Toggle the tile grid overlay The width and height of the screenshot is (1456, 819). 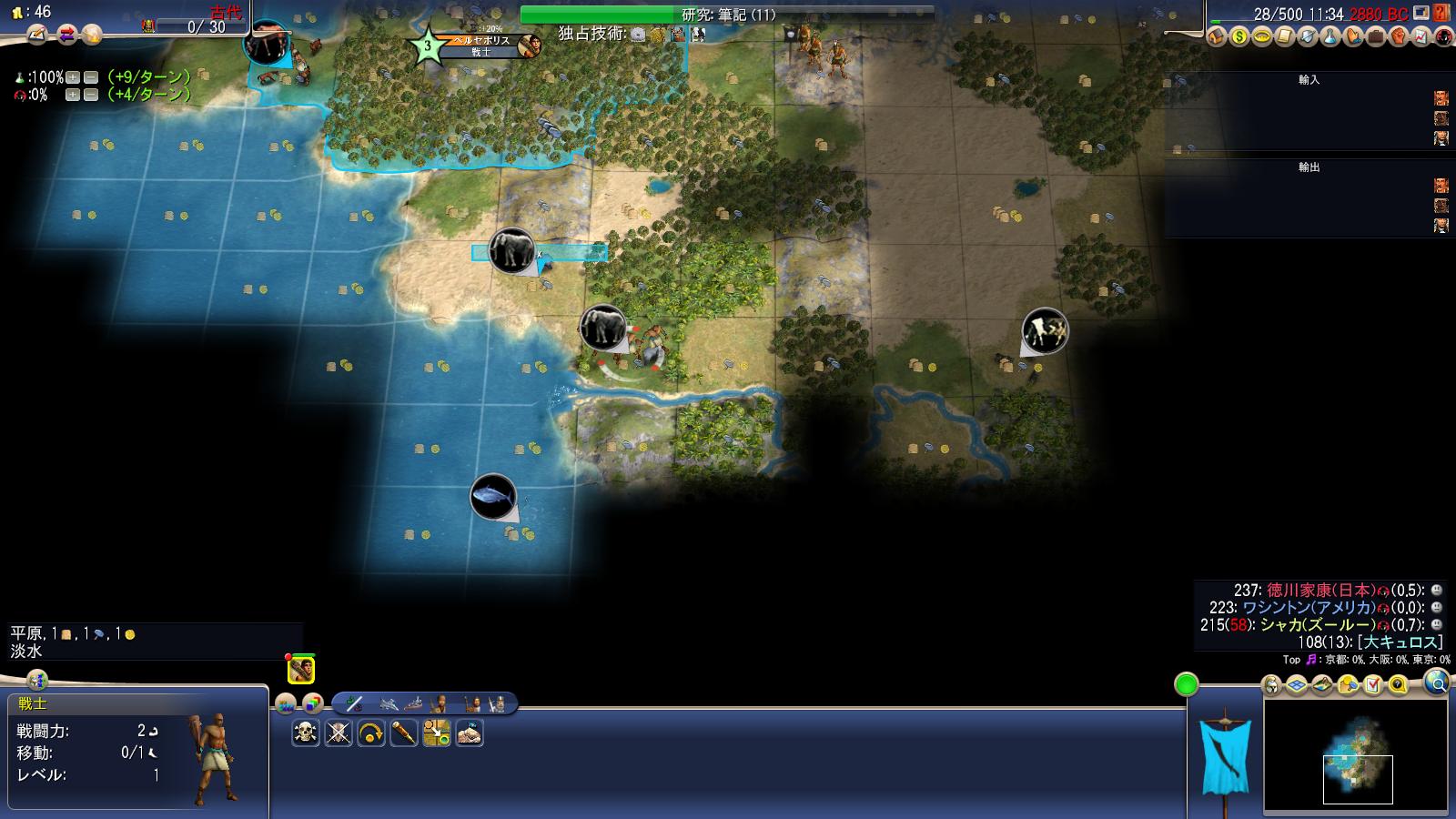click(1297, 684)
